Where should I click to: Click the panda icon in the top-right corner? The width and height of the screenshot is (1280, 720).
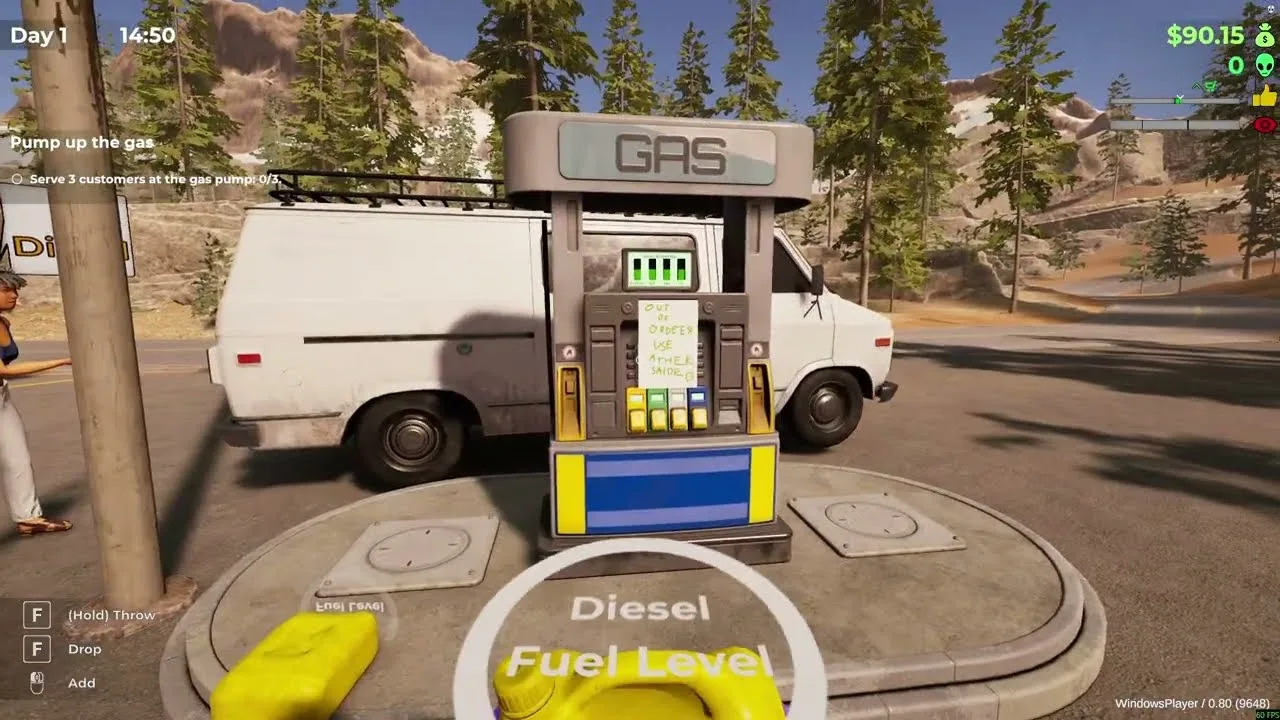pyautogui.click(x=1270, y=8)
